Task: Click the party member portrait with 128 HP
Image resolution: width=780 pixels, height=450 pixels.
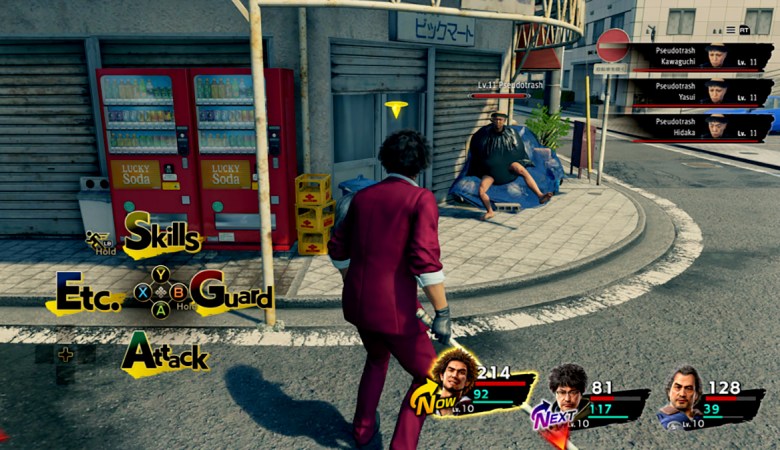Action: point(685,392)
